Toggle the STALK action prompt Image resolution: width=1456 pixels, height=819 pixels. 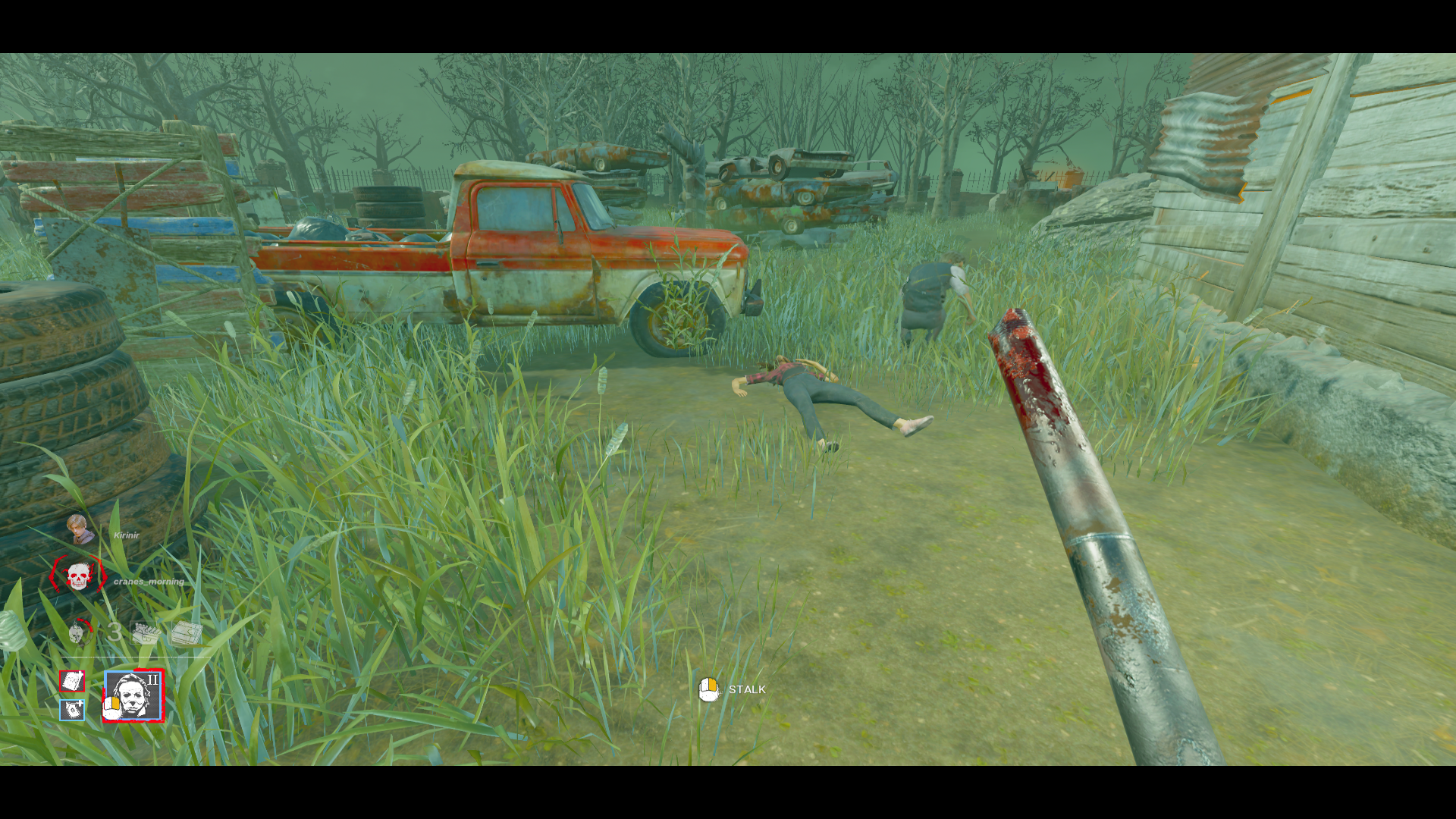tap(733, 690)
